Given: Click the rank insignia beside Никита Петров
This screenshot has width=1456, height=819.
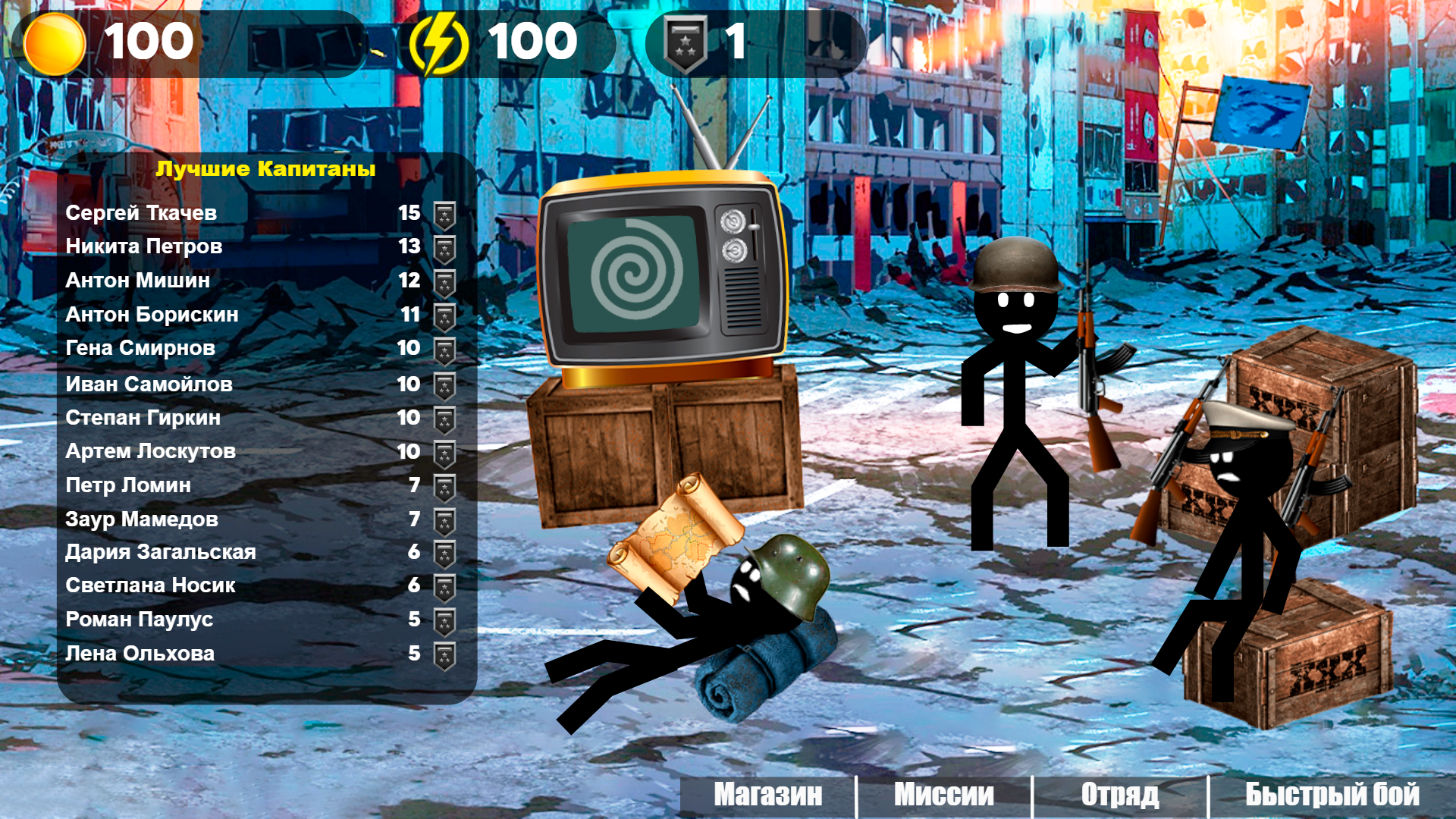Looking at the screenshot, I should (x=442, y=246).
